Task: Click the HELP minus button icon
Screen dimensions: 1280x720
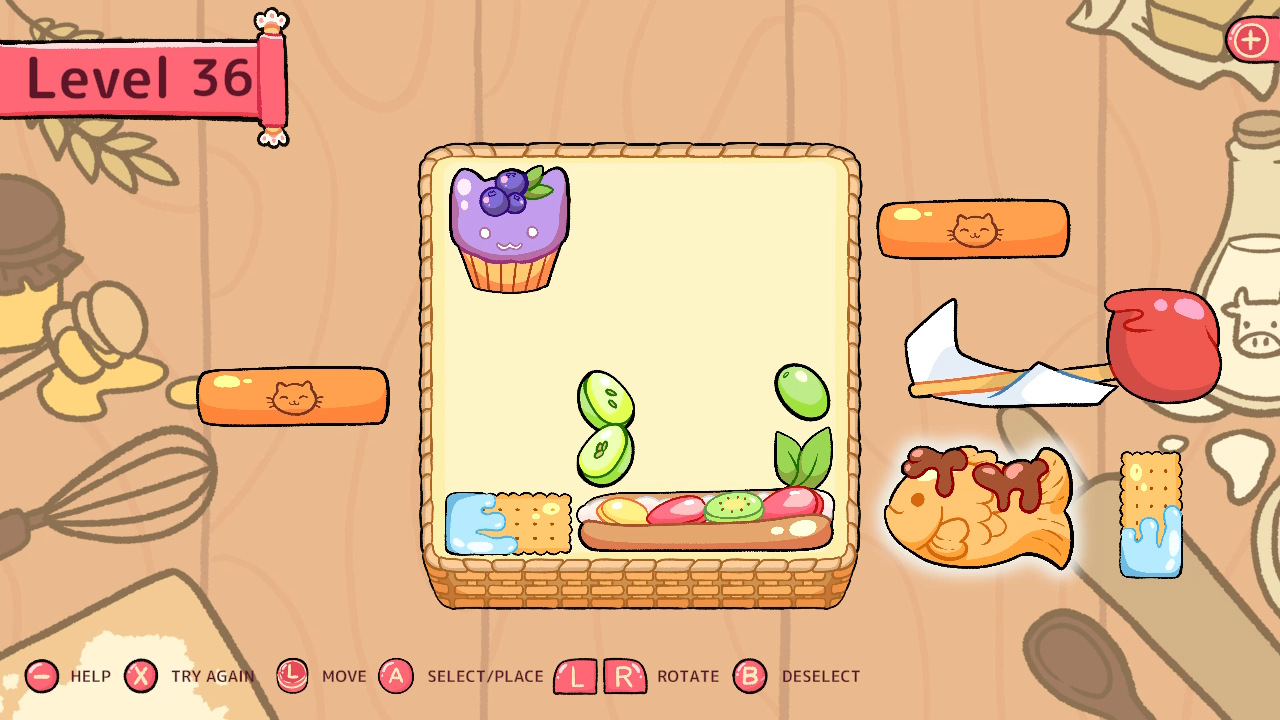Action: click(40, 676)
